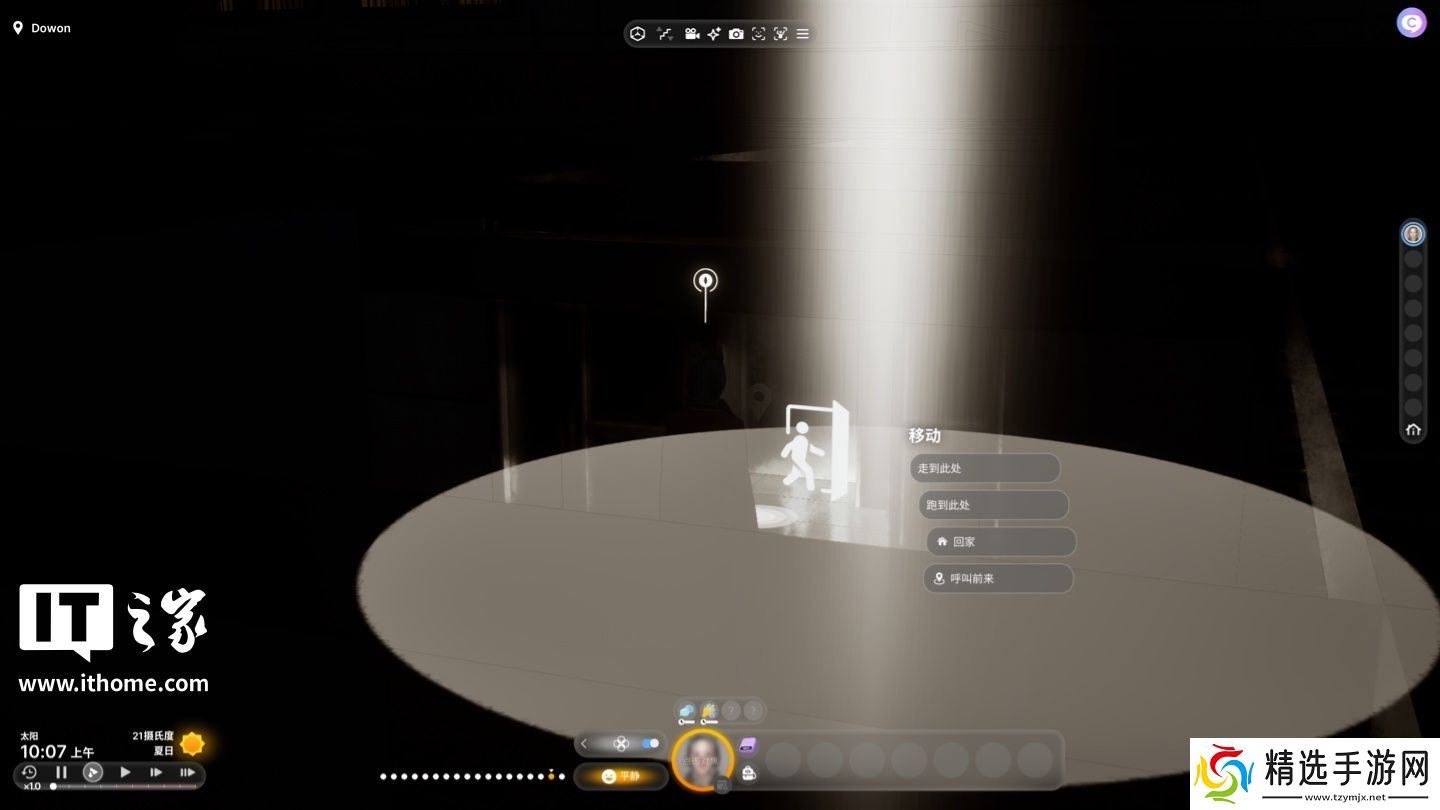
Task: Choose 回家 to go home
Action: click(x=1001, y=542)
